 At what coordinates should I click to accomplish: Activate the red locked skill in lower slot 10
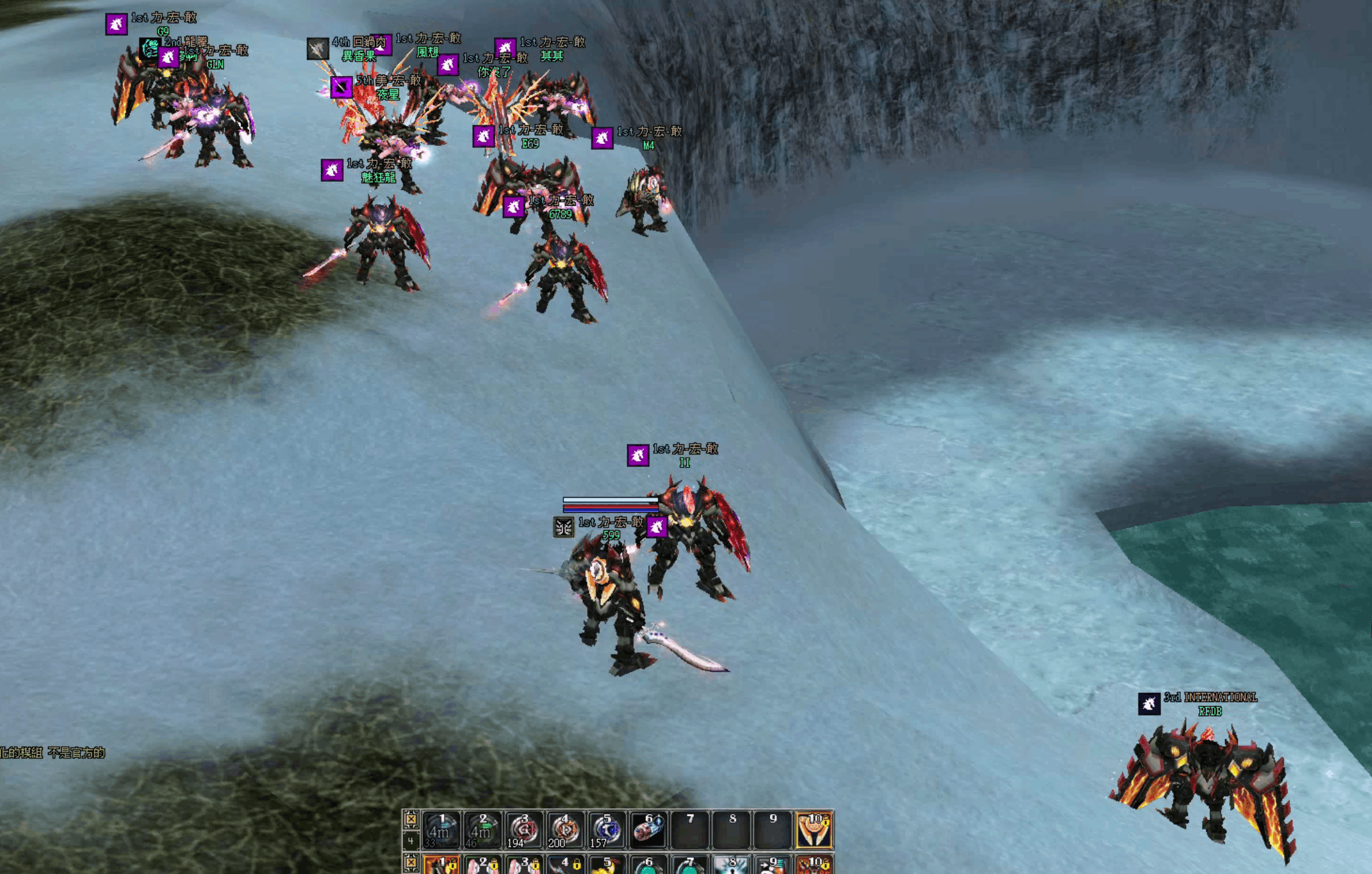click(814, 865)
